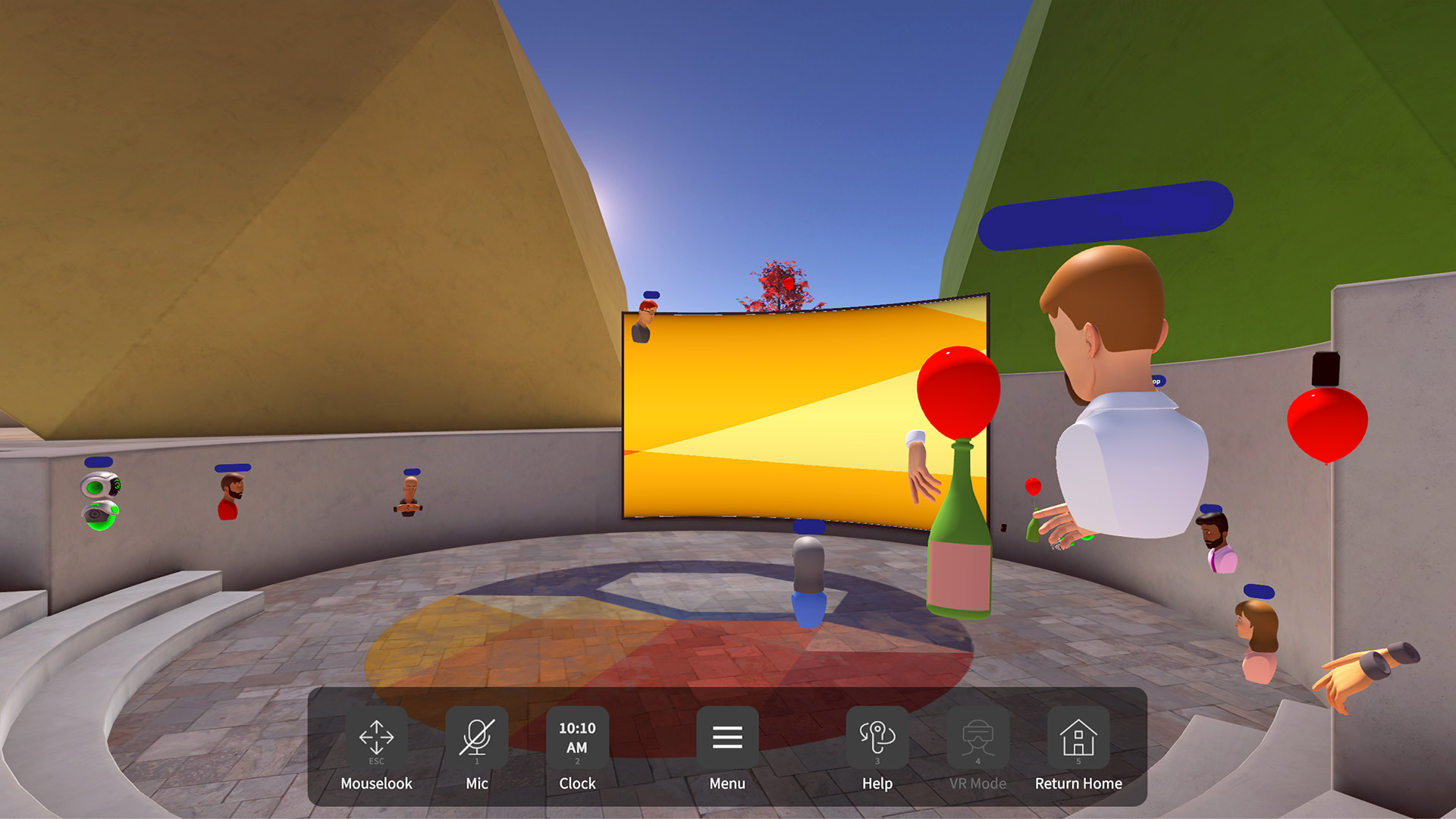Click the big red balloon above the bottle

pos(957,391)
